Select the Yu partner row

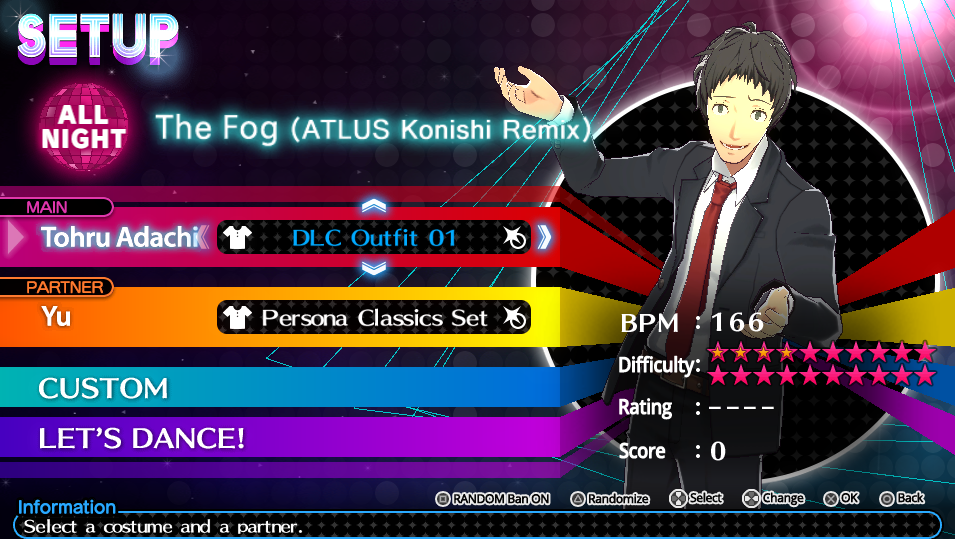pyautogui.click(x=59, y=317)
